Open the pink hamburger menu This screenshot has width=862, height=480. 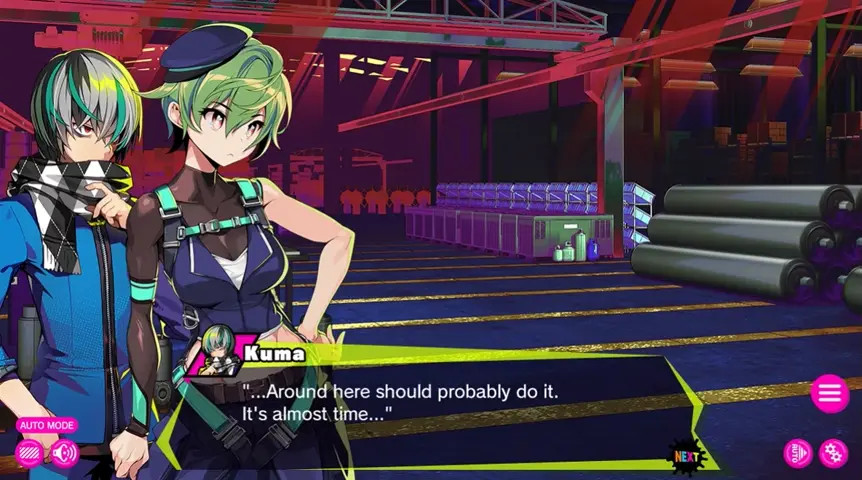coord(829,393)
